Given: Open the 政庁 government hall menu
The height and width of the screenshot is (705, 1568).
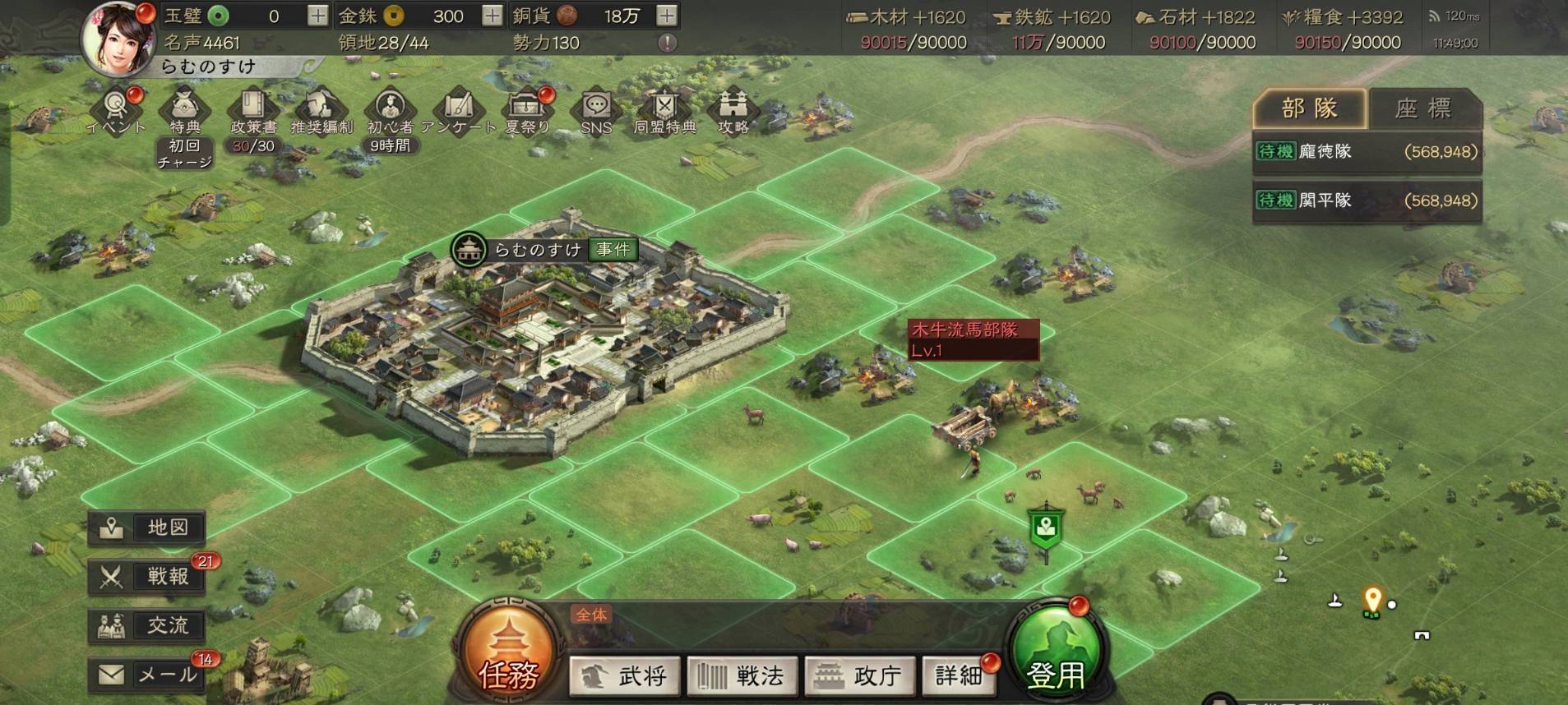Looking at the screenshot, I should [x=859, y=675].
